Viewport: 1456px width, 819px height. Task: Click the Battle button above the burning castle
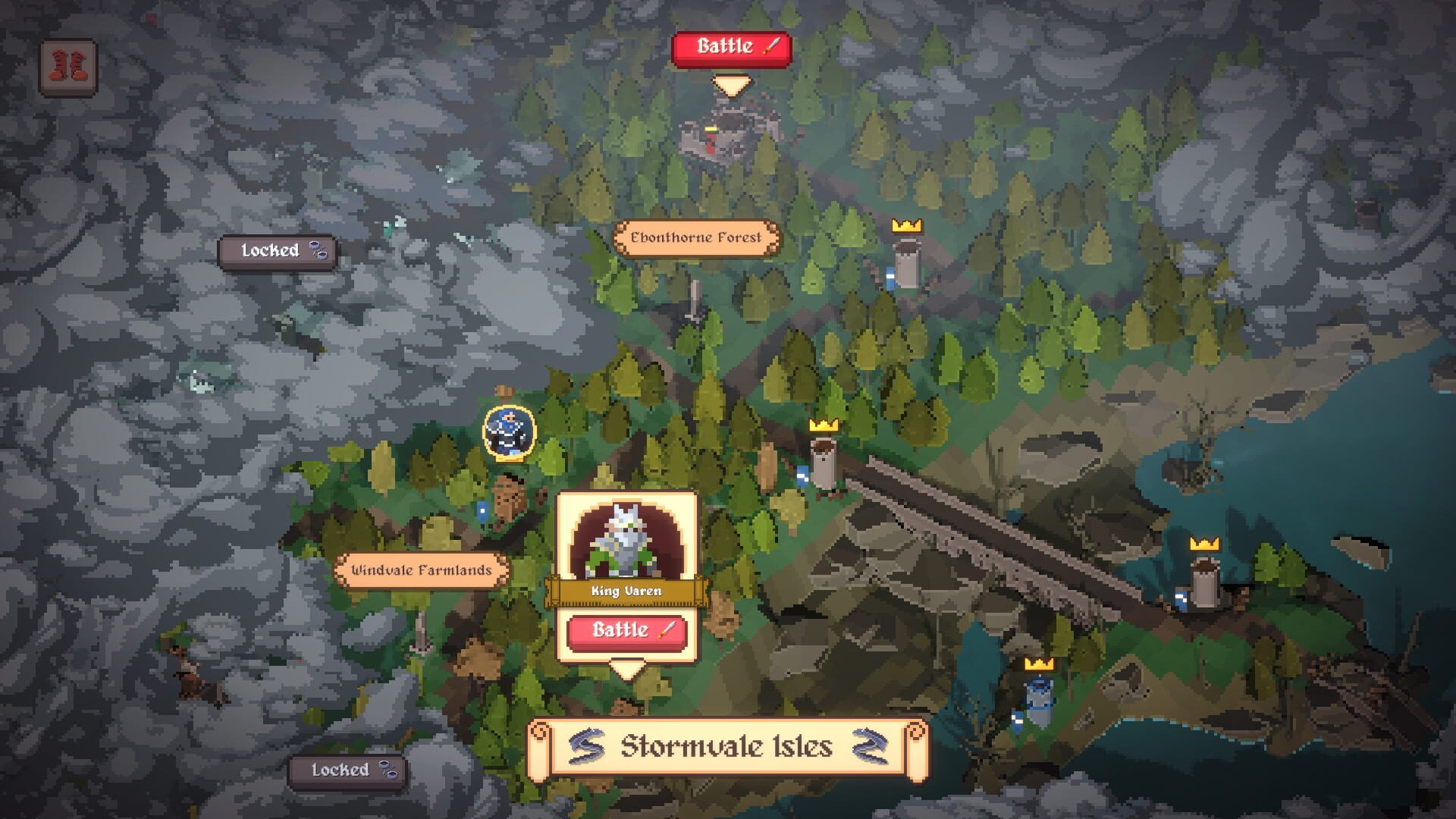730,48
